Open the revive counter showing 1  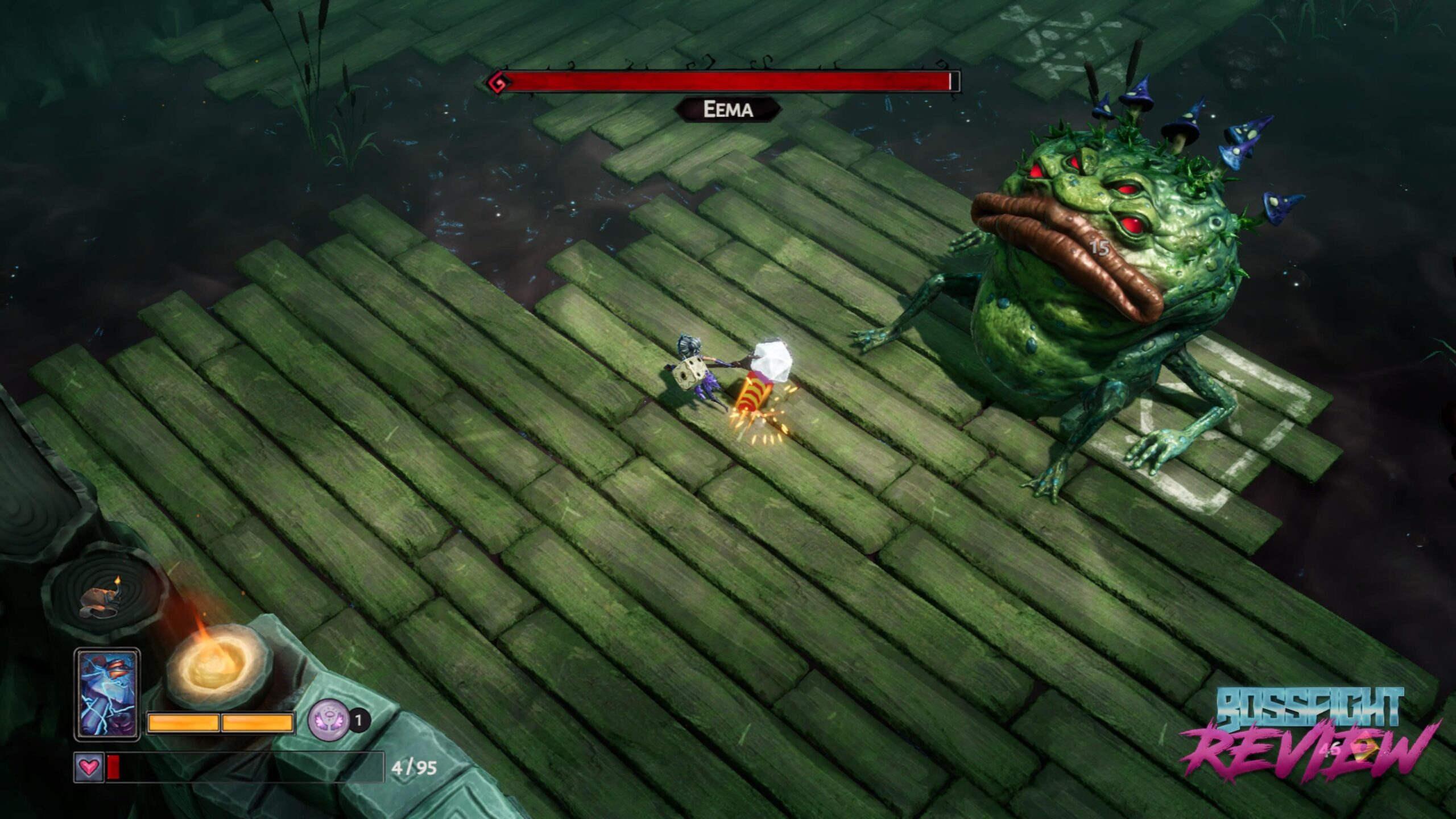(359, 719)
